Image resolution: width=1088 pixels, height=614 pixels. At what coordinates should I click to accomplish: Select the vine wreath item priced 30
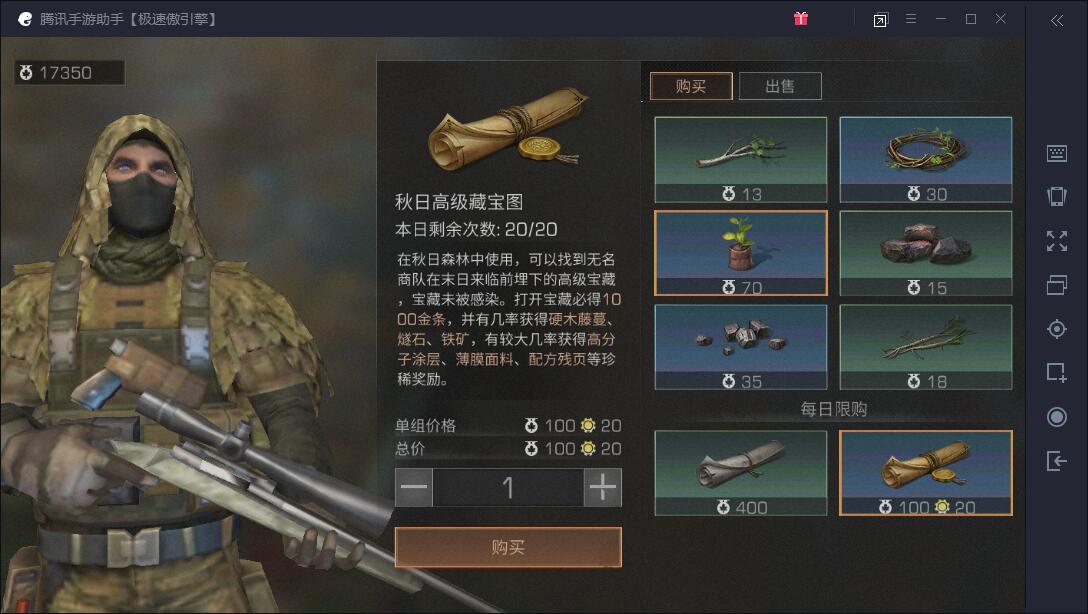point(925,160)
